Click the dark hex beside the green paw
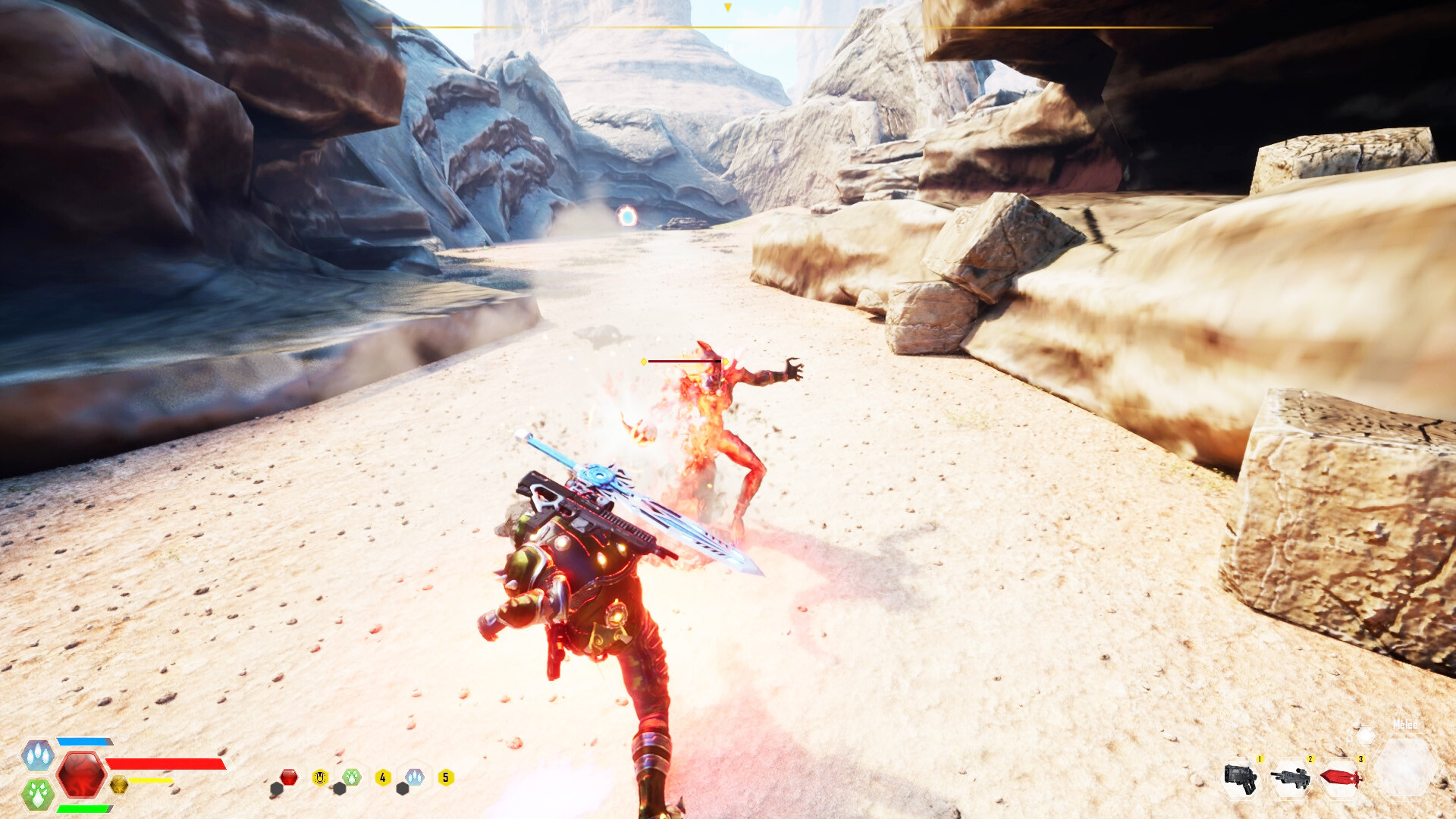The height and width of the screenshot is (819, 1456). click(x=340, y=789)
